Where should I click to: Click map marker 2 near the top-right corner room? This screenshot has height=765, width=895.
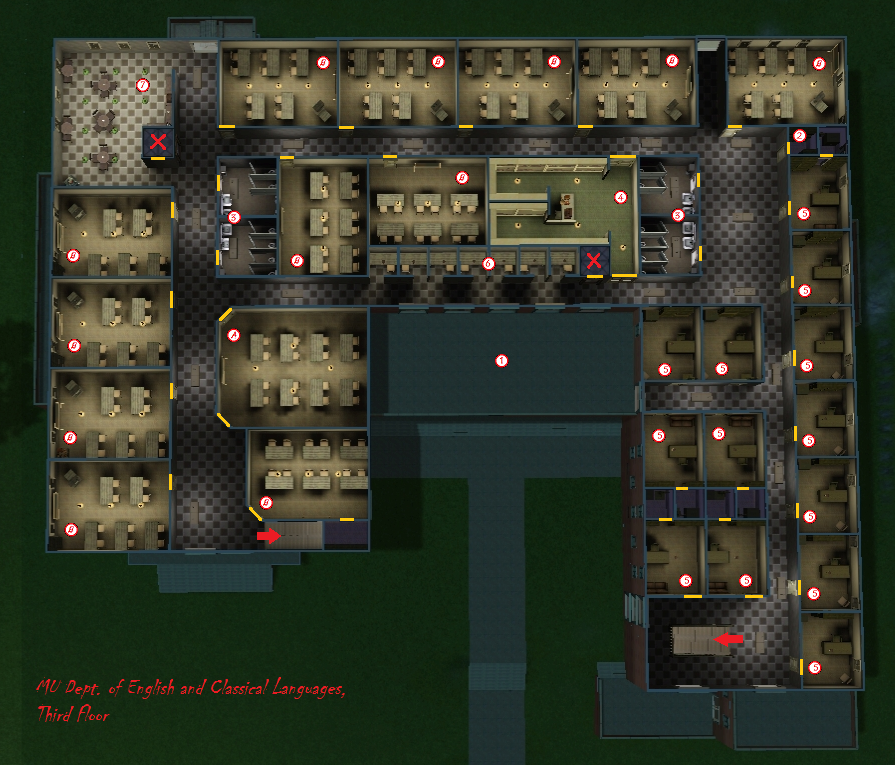tap(799, 136)
